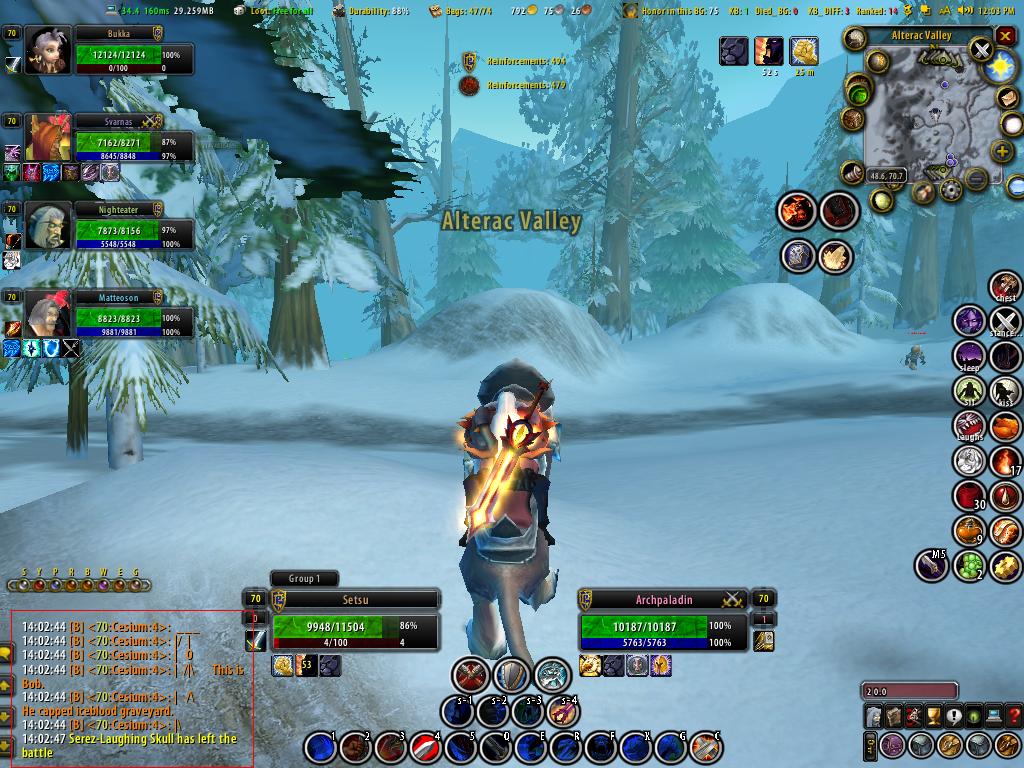The image size is (1024, 768).
Task: Zoom out the minimap with the minus button
Action: pyautogui.click(x=976, y=179)
